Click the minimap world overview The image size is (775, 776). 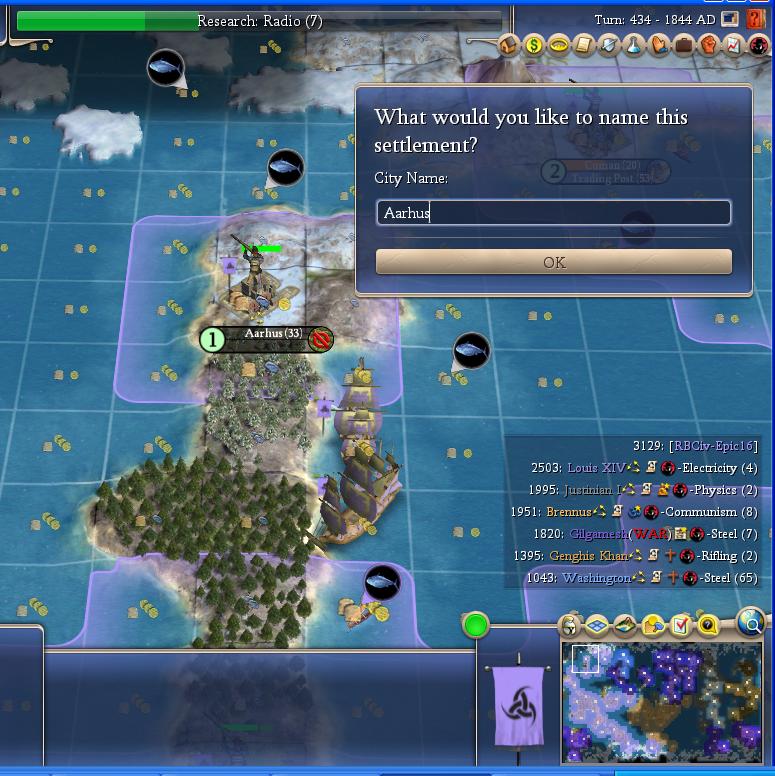tap(662, 702)
